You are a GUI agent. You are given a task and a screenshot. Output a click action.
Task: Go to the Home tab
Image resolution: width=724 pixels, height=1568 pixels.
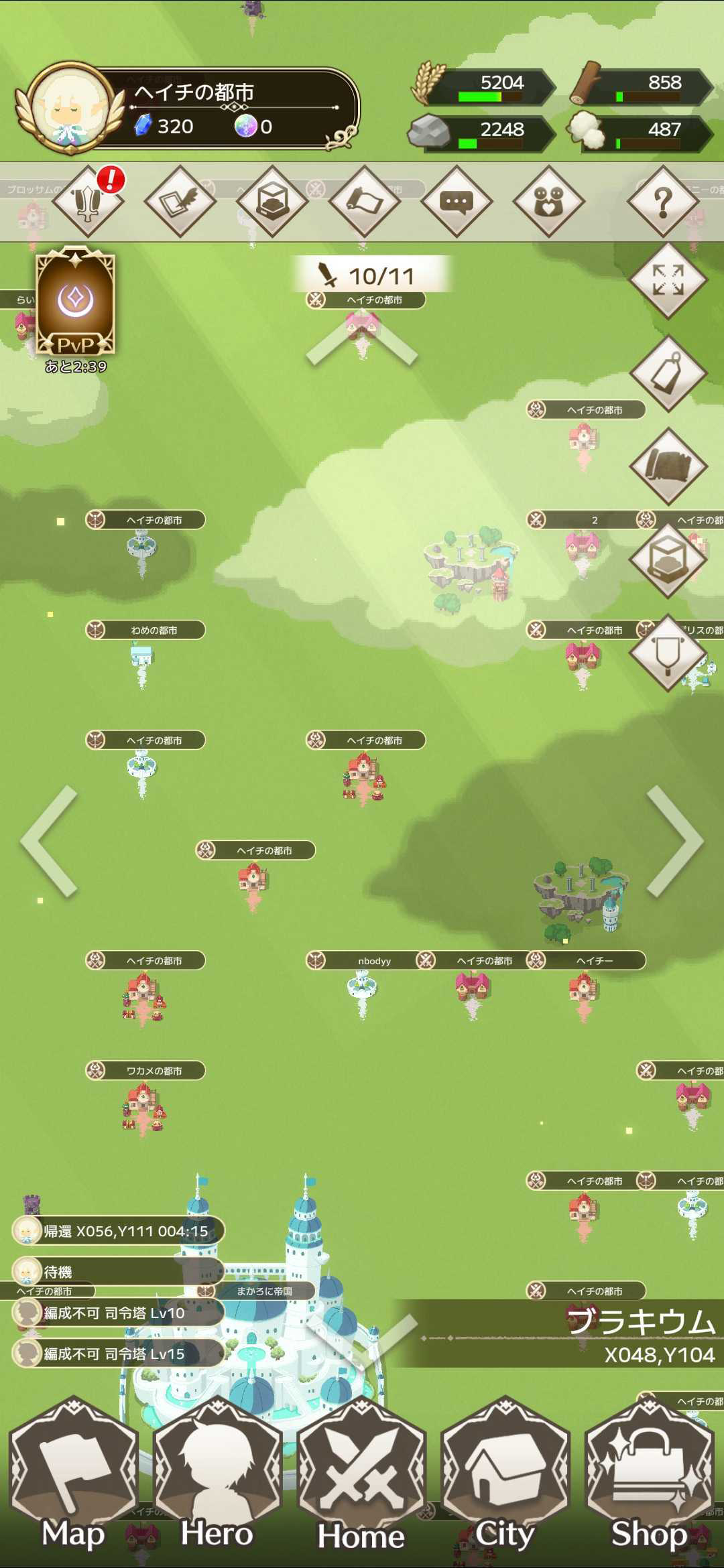[x=361, y=1481]
